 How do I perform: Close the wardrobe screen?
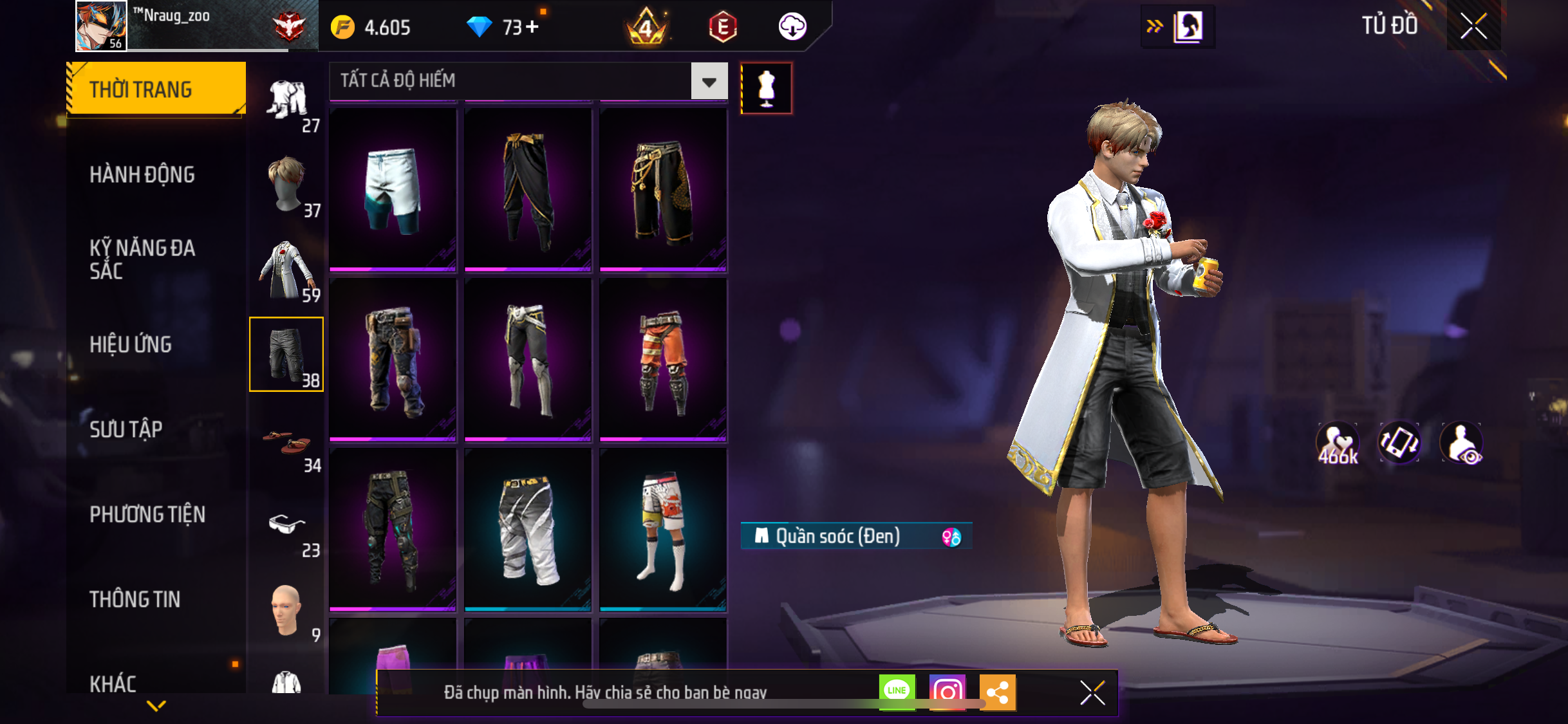1473,26
